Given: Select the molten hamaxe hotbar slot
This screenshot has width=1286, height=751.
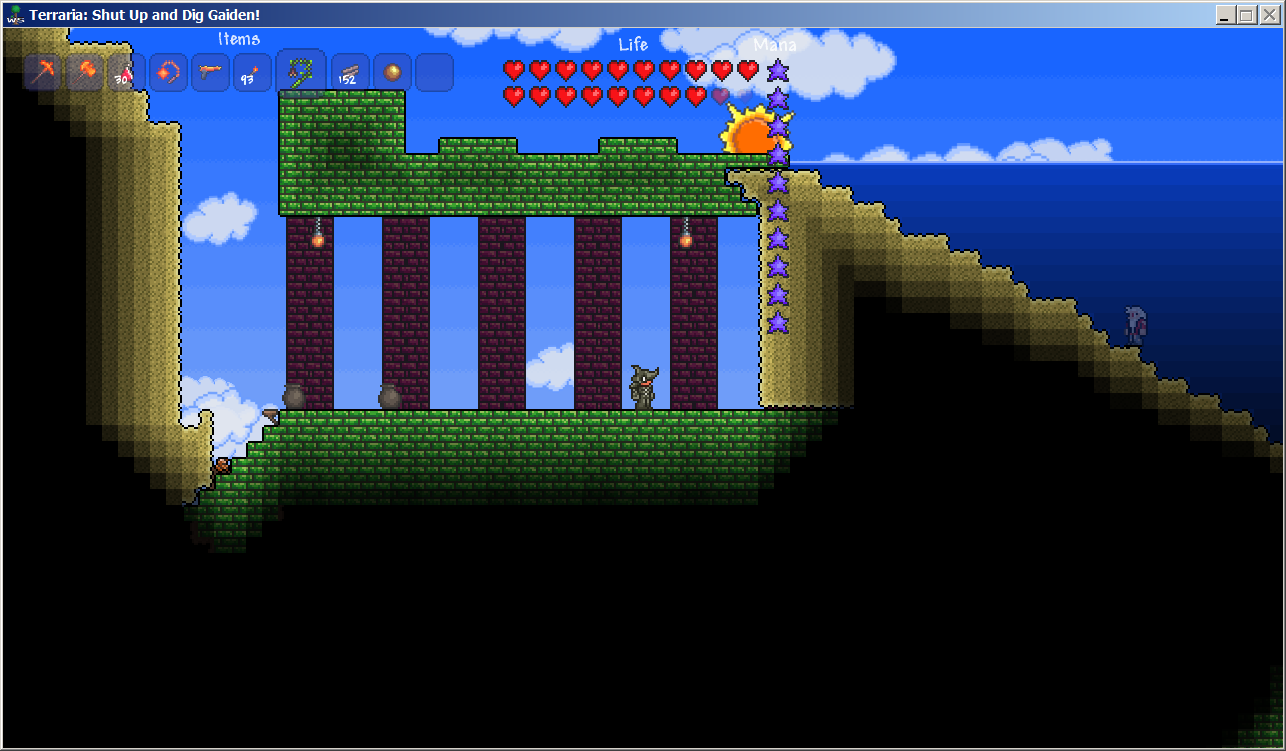Looking at the screenshot, I should 85,73.
